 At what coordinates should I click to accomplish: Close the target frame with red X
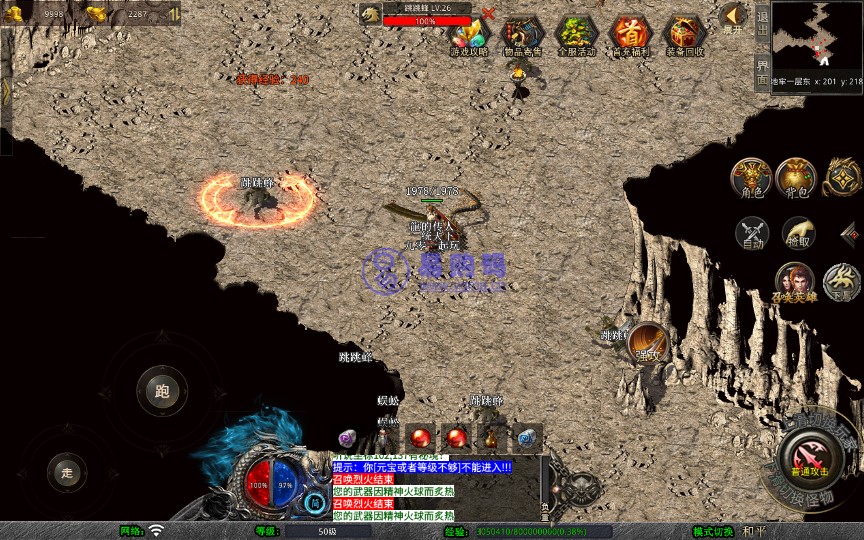[x=488, y=14]
